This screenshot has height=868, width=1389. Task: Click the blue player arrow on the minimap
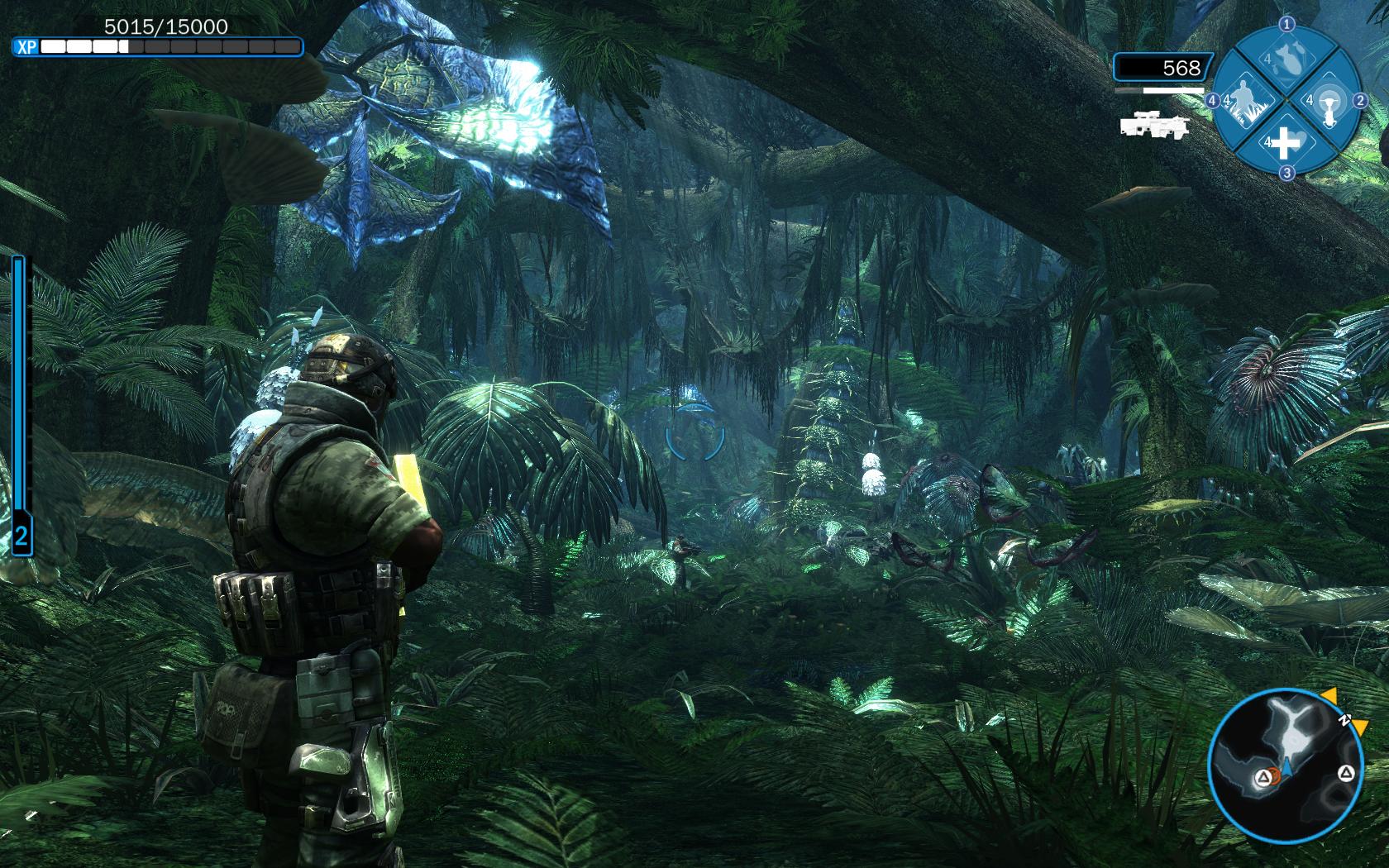pyautogui.click(x=1287, y=768)
